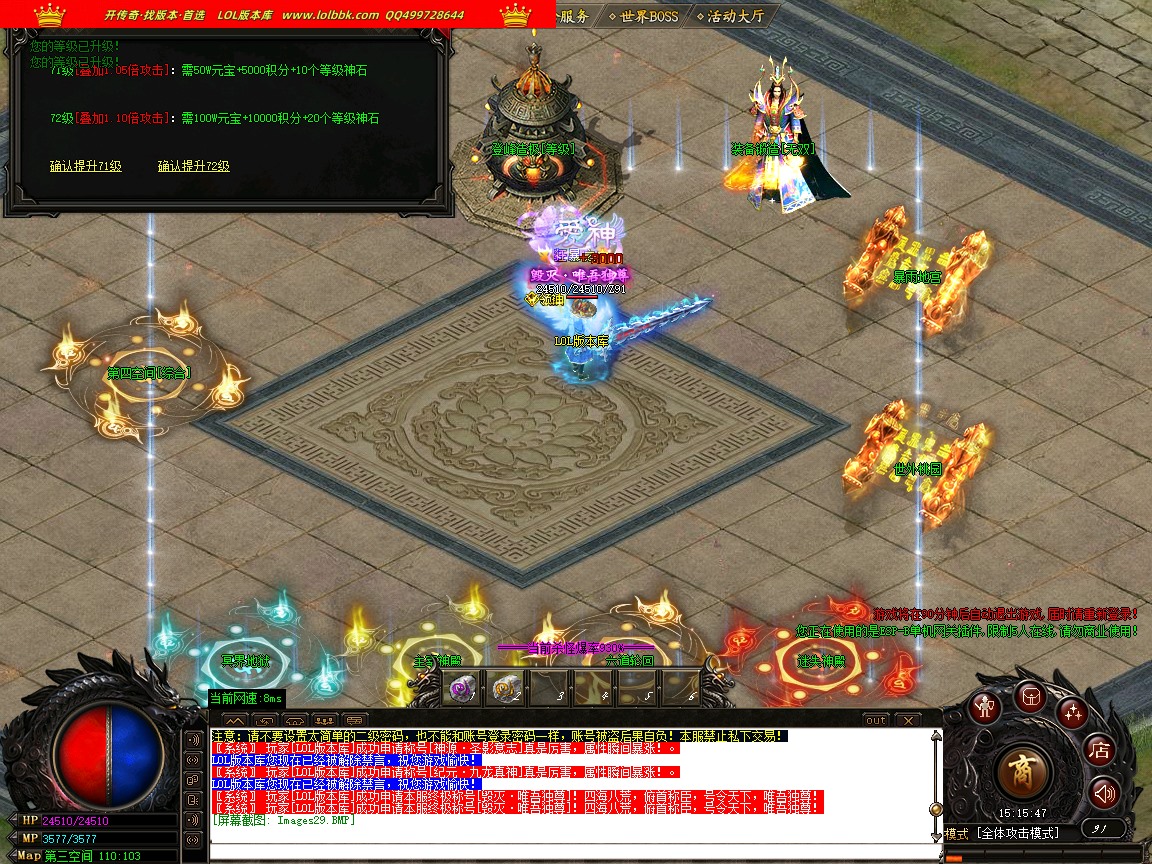Open the character equipment panel icon
This screenshot has width=1152, height=864.
click(988, 707)
